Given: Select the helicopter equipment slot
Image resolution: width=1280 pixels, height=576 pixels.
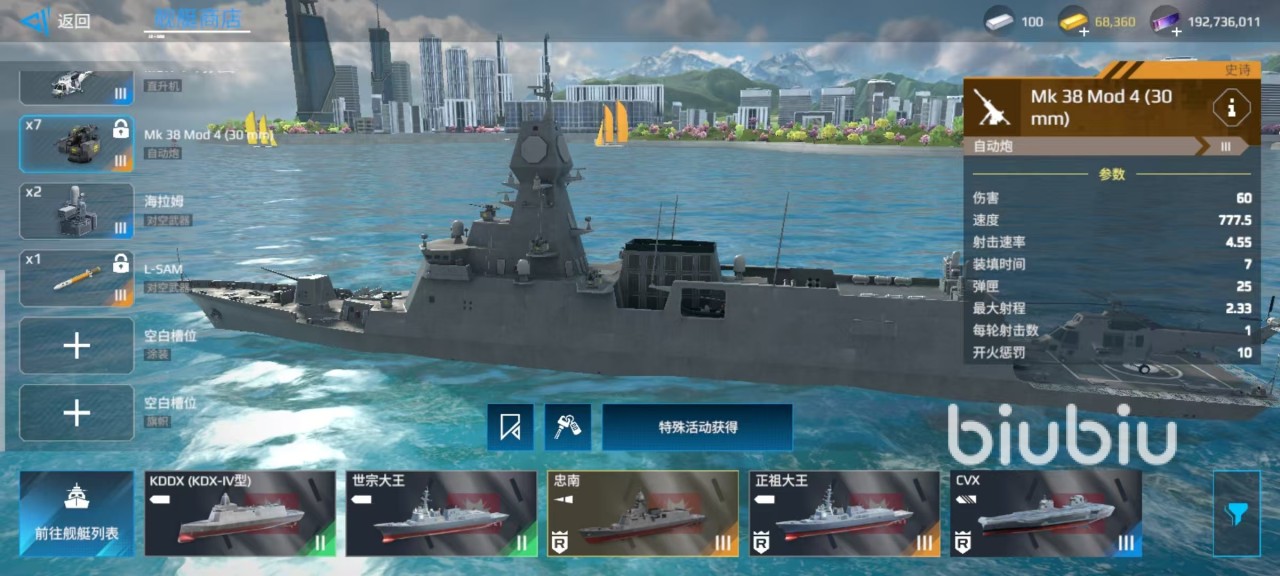Looking at the screenshot, I should (77, 84).
